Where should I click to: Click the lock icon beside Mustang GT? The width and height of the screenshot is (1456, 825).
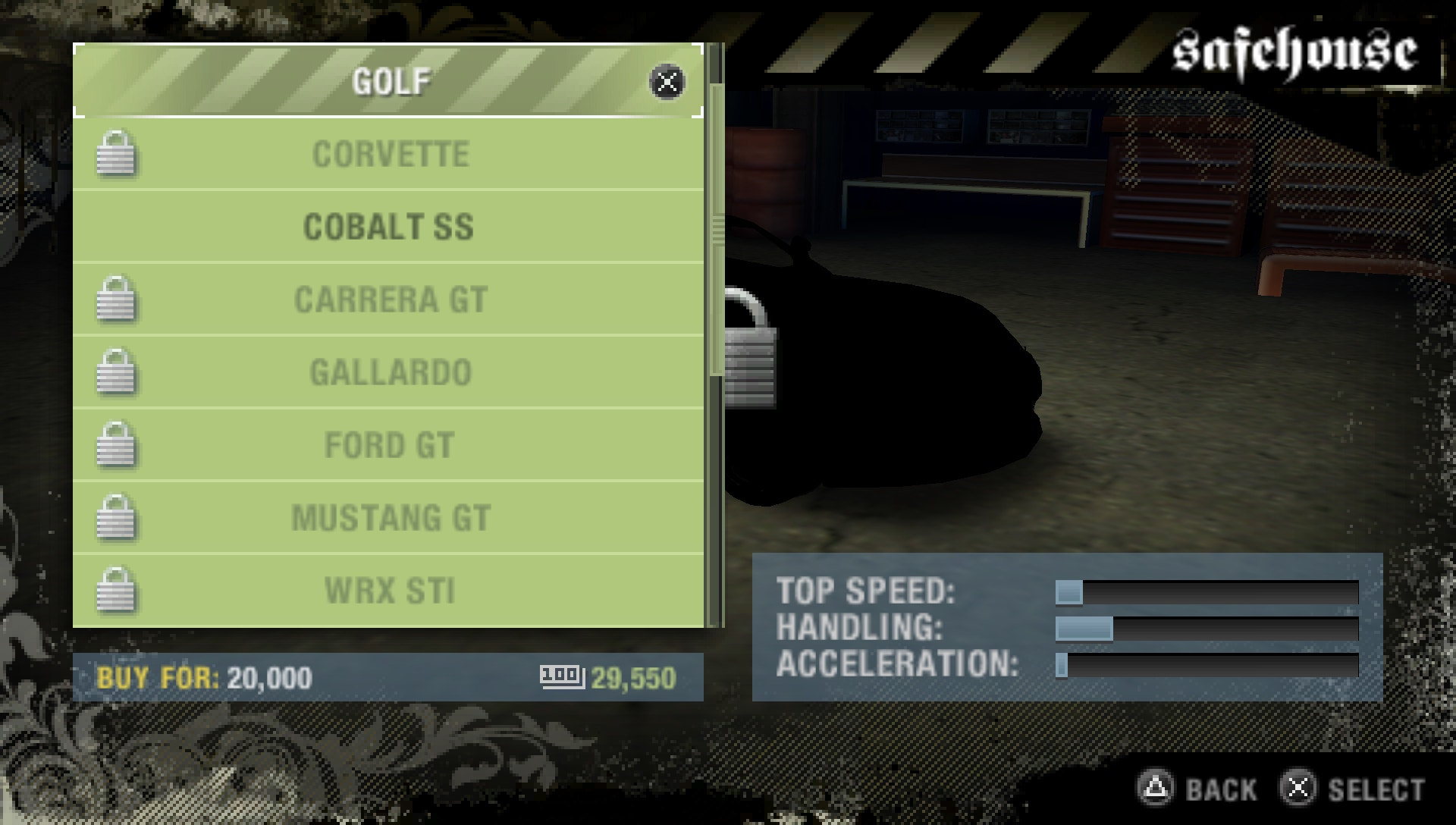115,519
